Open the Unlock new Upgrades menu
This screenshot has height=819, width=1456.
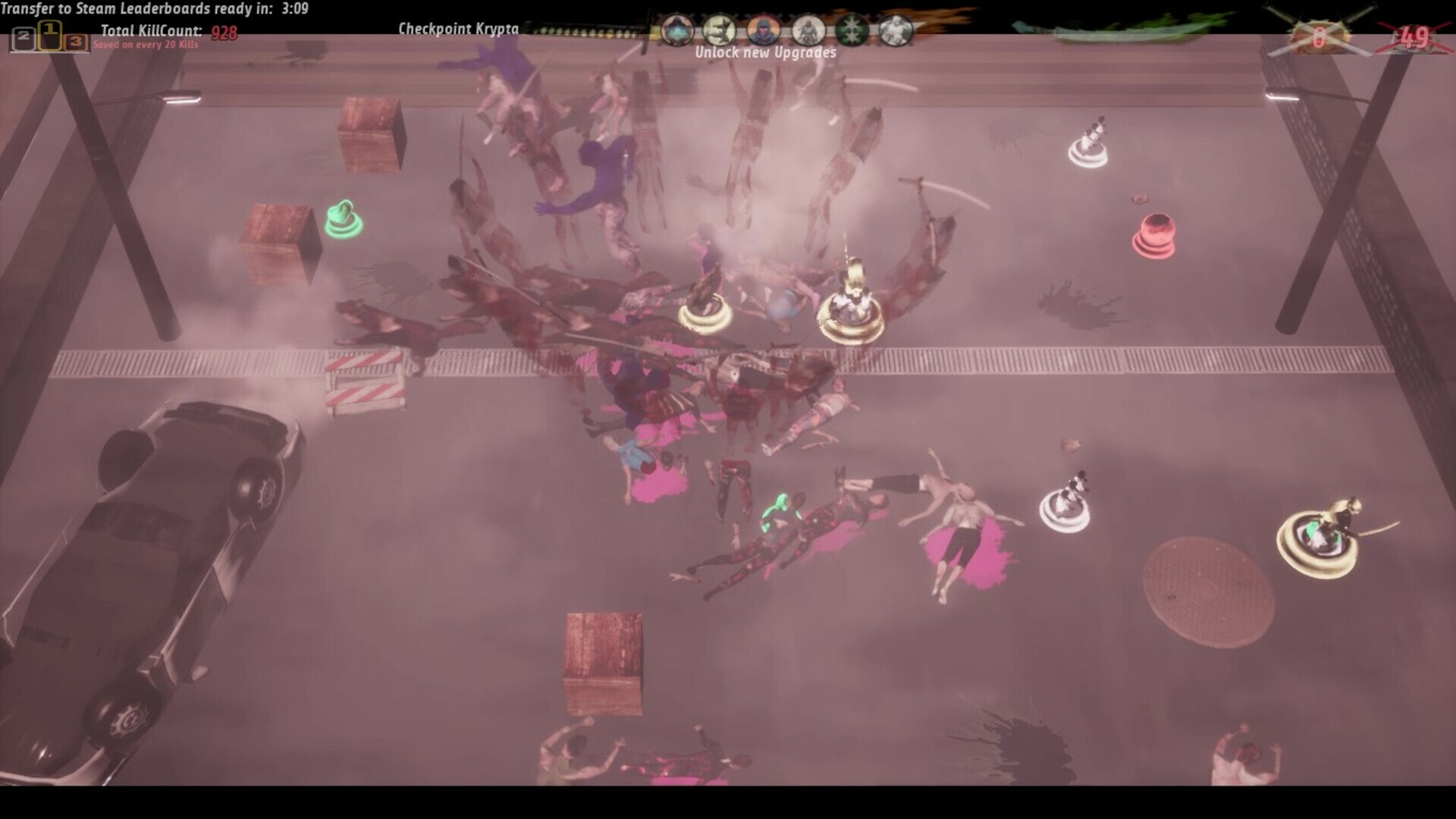(x=766, y=53)
